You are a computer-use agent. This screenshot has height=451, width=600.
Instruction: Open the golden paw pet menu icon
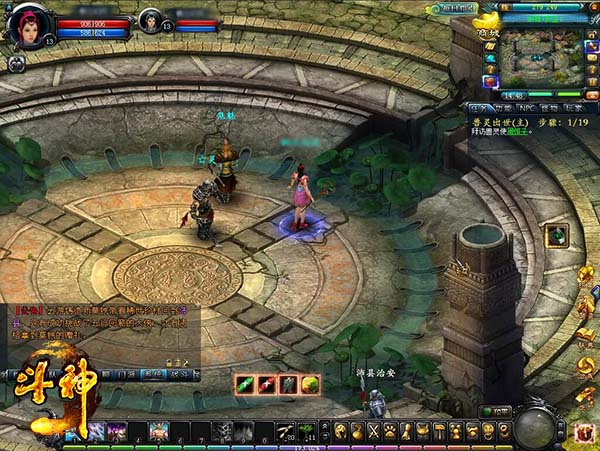point(390,432)
